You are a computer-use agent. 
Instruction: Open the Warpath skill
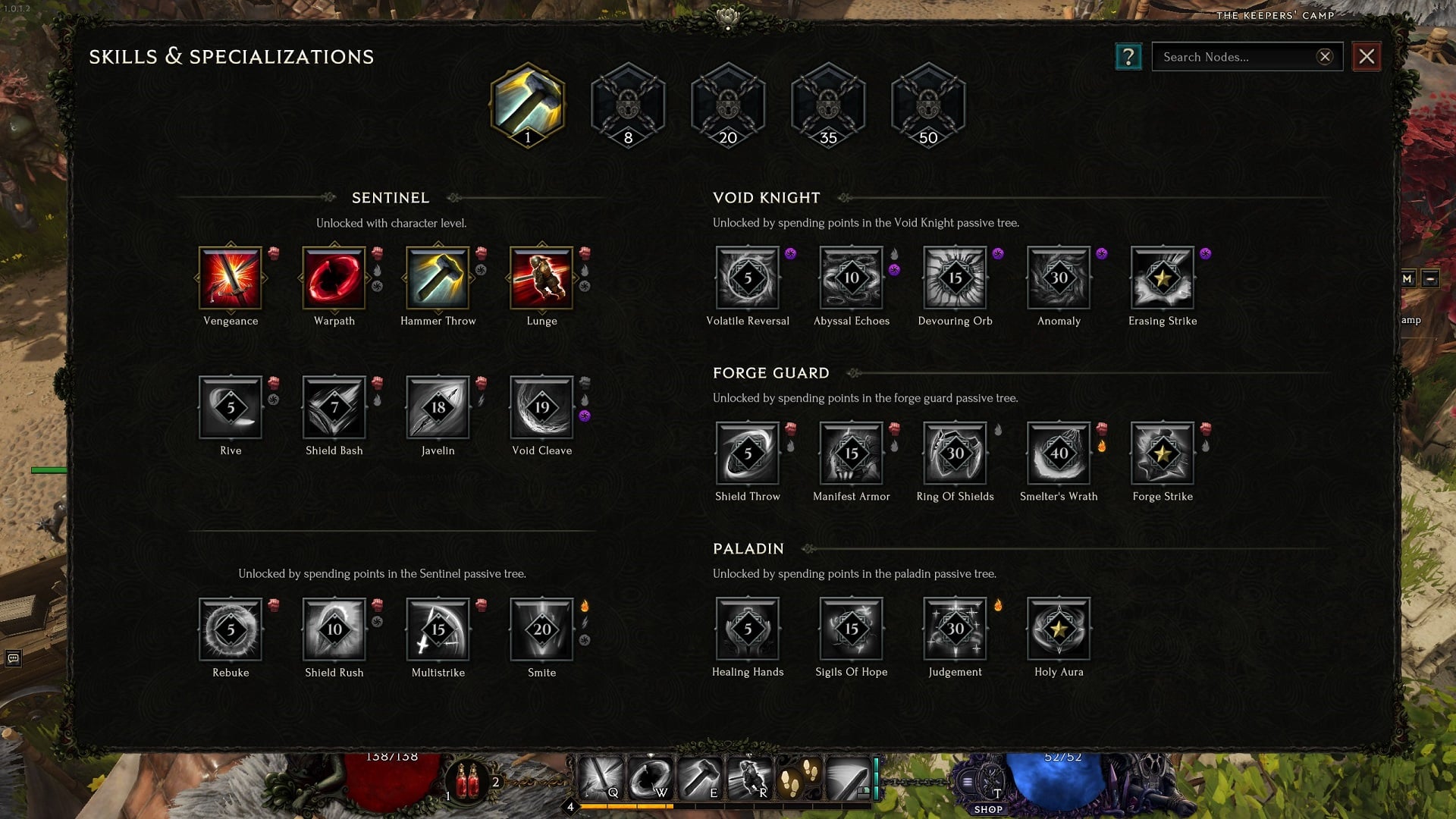[x=334, y=279]
